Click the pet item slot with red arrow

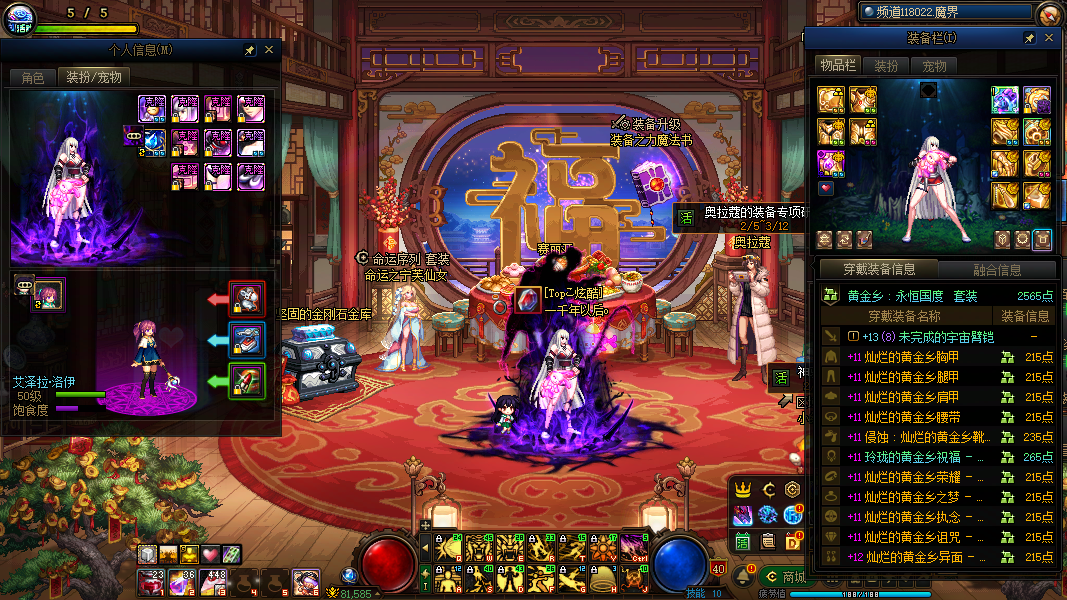pos(246,297)
